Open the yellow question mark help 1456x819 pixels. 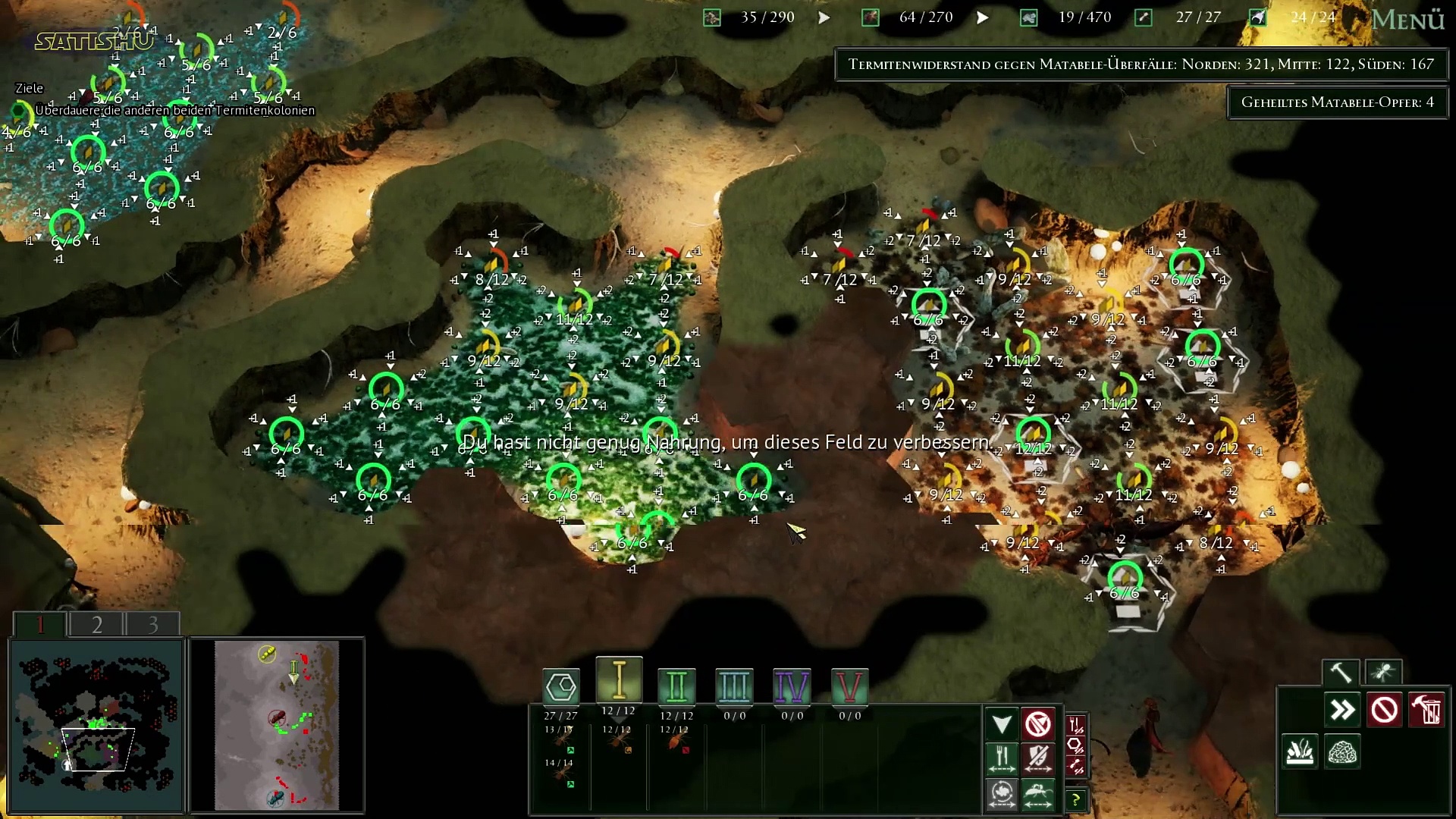pyautogui.click(x=1075, y=799)
